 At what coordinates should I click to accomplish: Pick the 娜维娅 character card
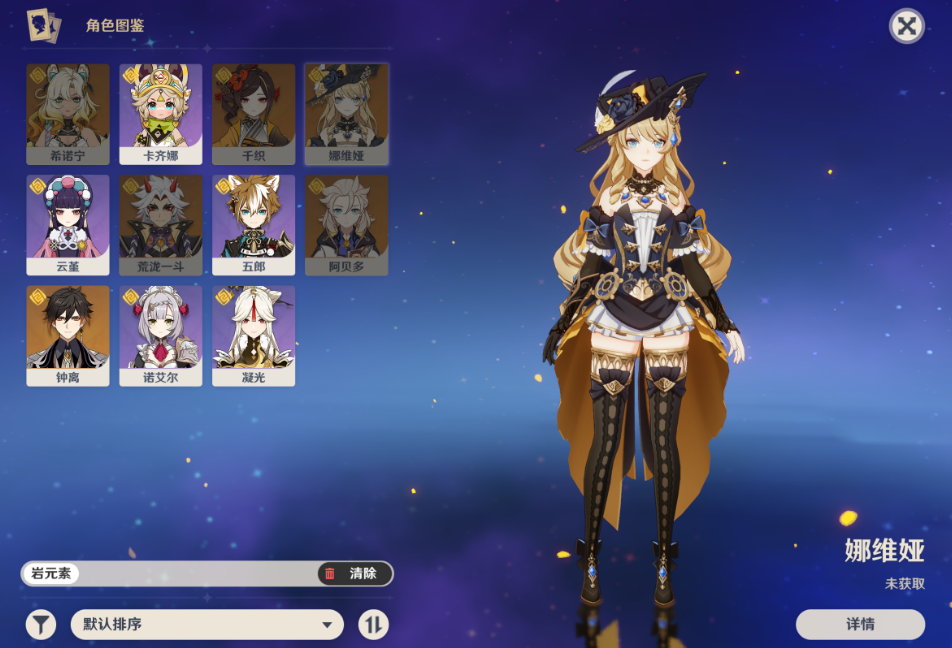point(346,113)
